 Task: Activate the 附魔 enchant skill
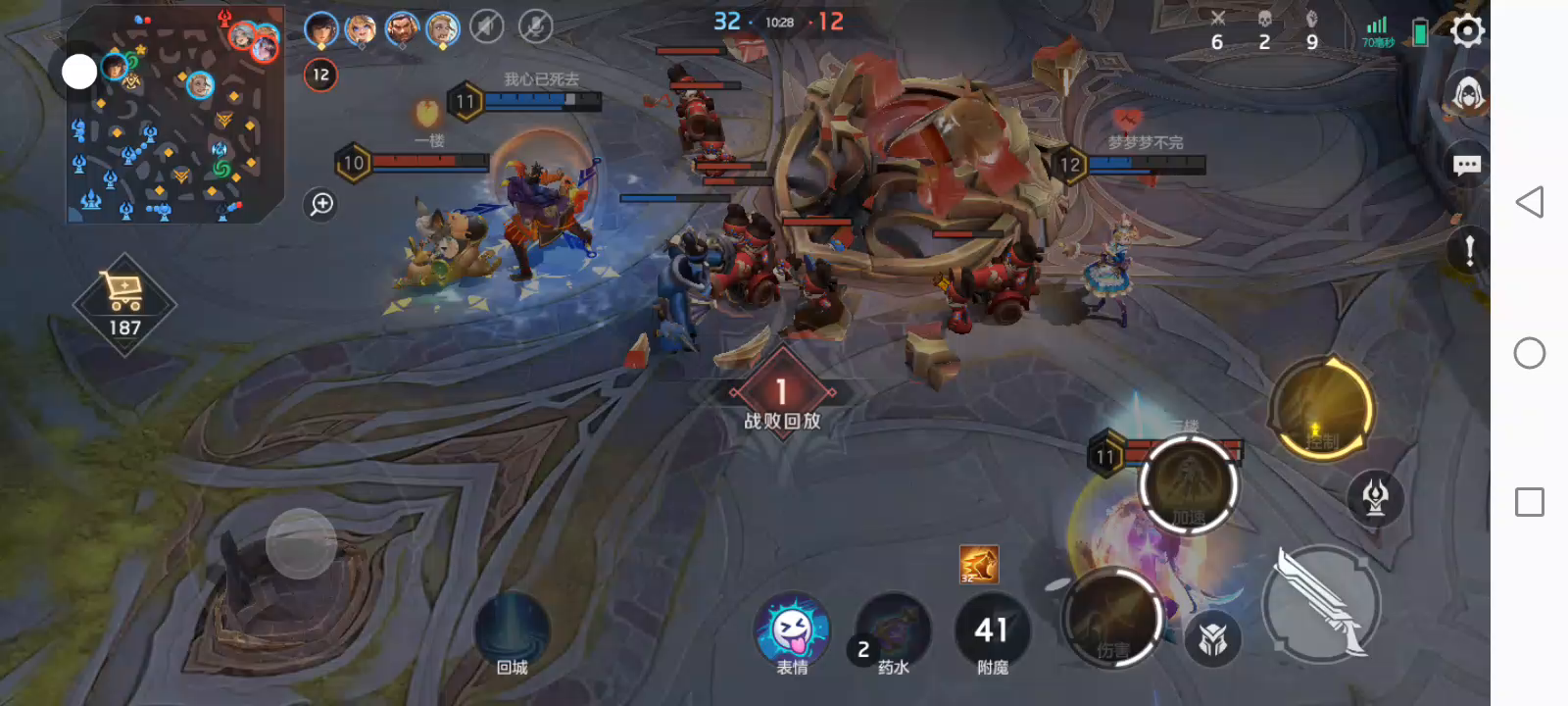coord(992,634)
